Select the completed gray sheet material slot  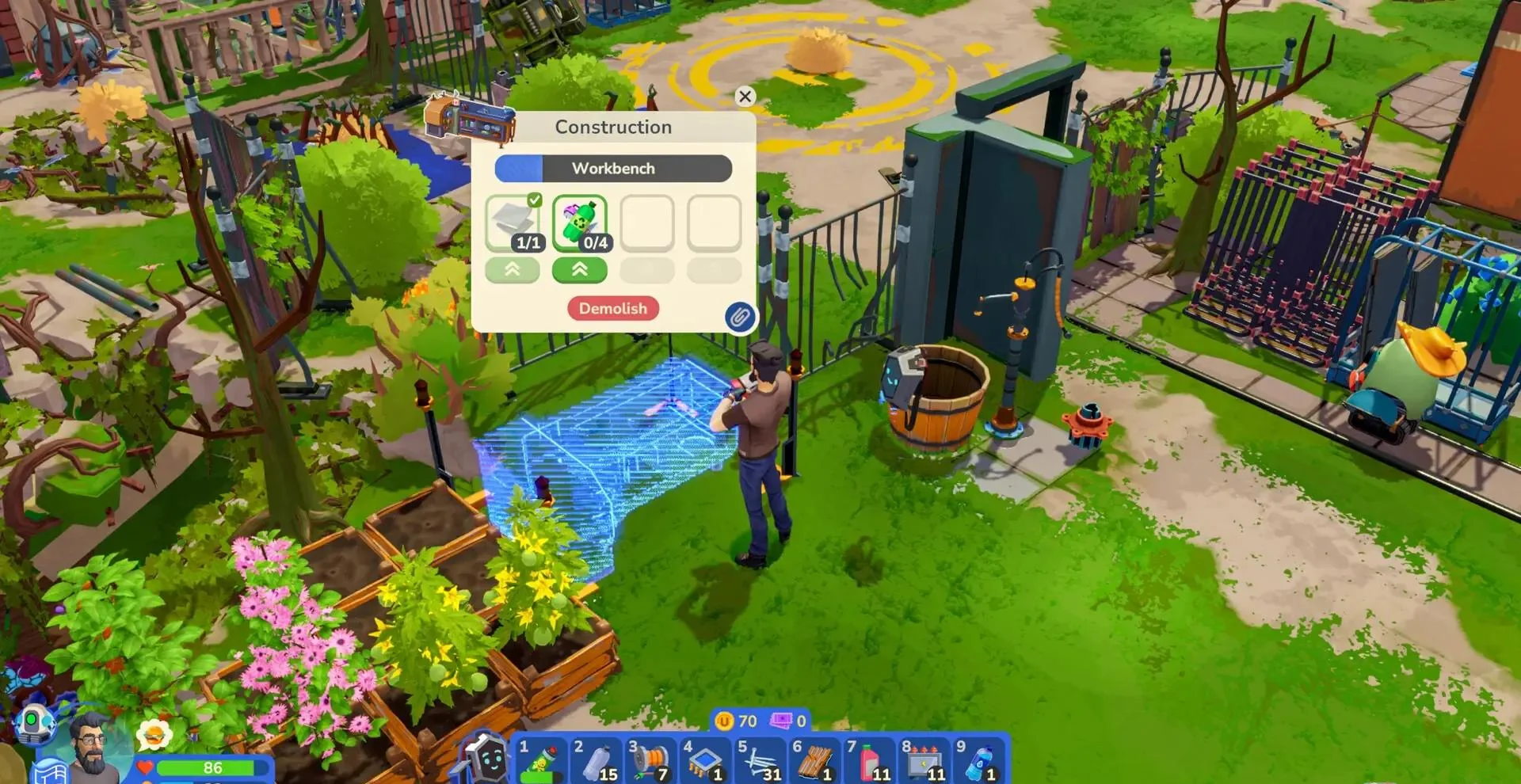pyautogui.click(x=513, y=223)
